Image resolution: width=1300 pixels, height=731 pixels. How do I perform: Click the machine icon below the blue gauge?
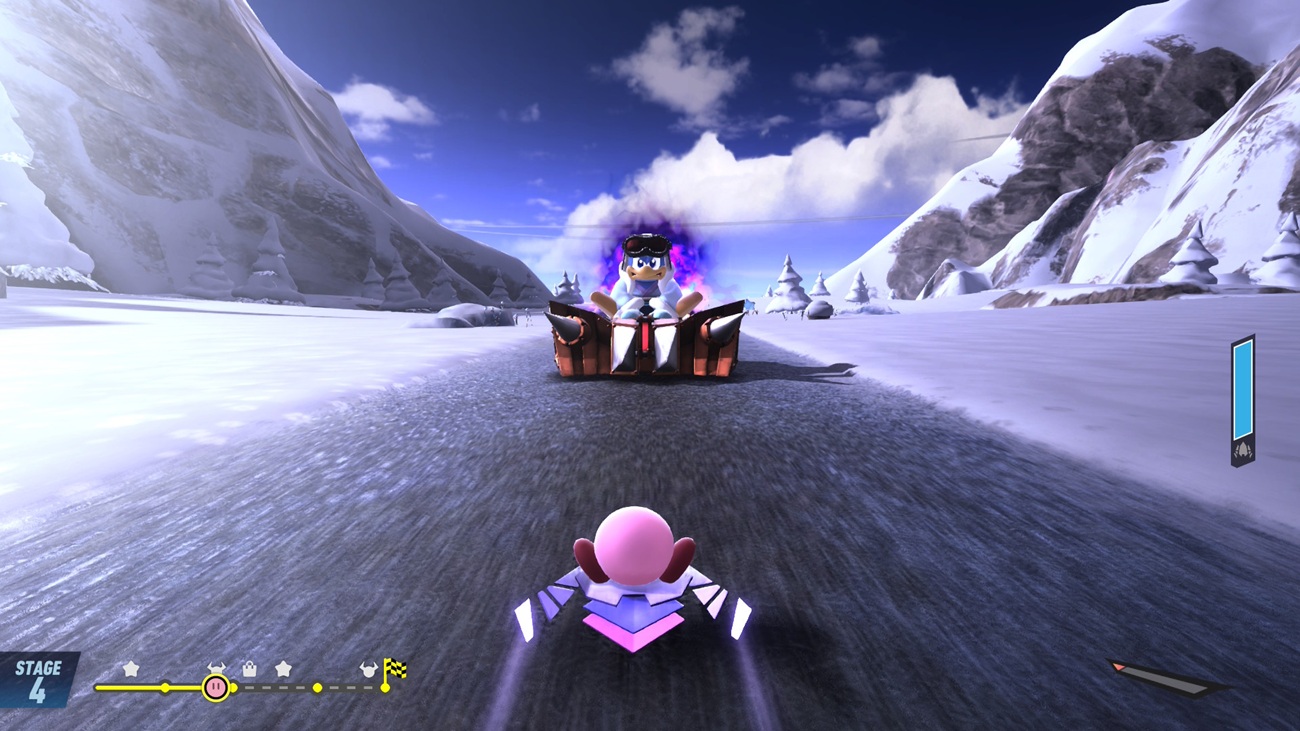tap(1243, 450)
